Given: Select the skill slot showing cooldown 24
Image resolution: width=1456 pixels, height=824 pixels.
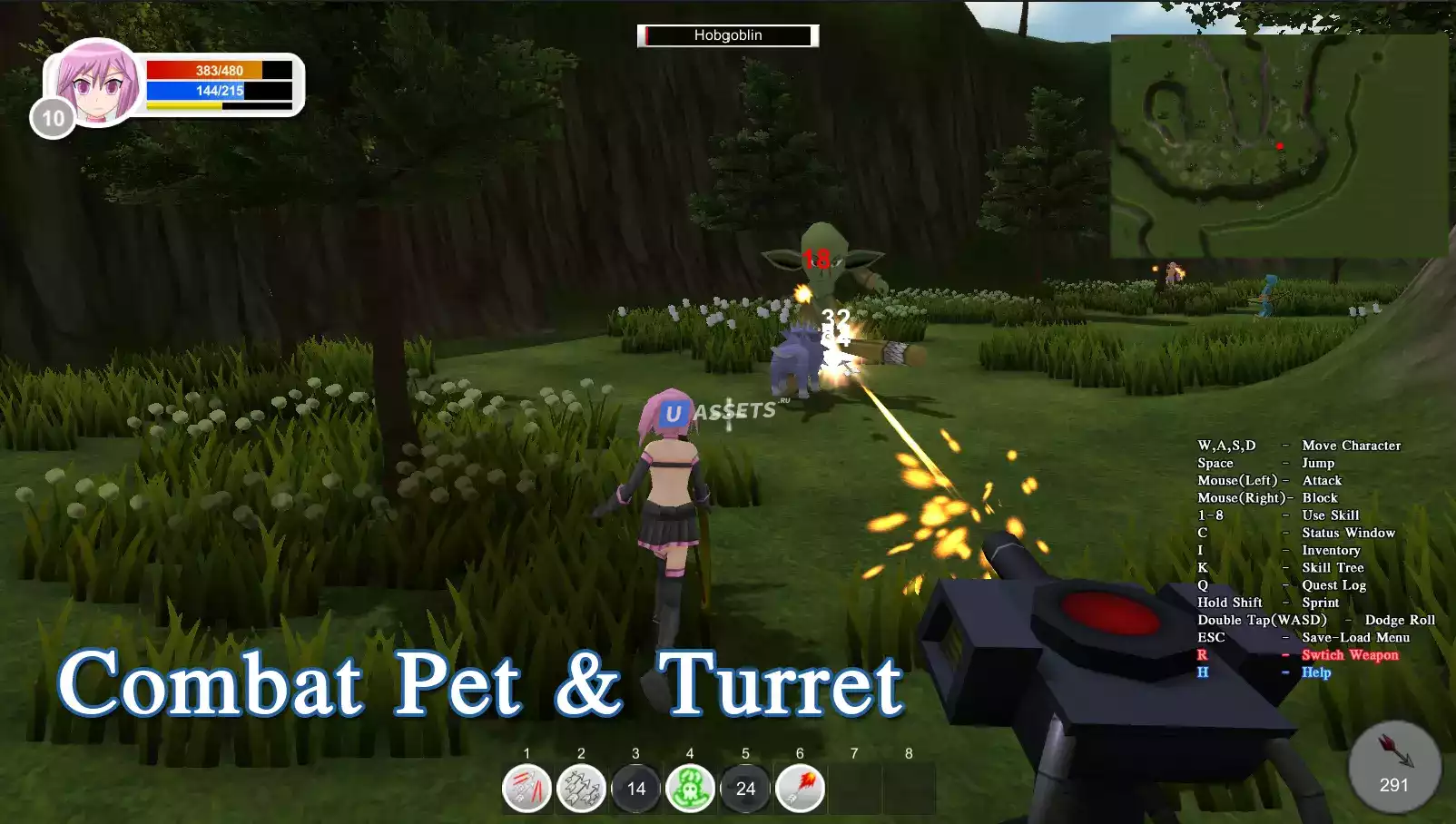Looking at the screenshot, I should (745, 788).
